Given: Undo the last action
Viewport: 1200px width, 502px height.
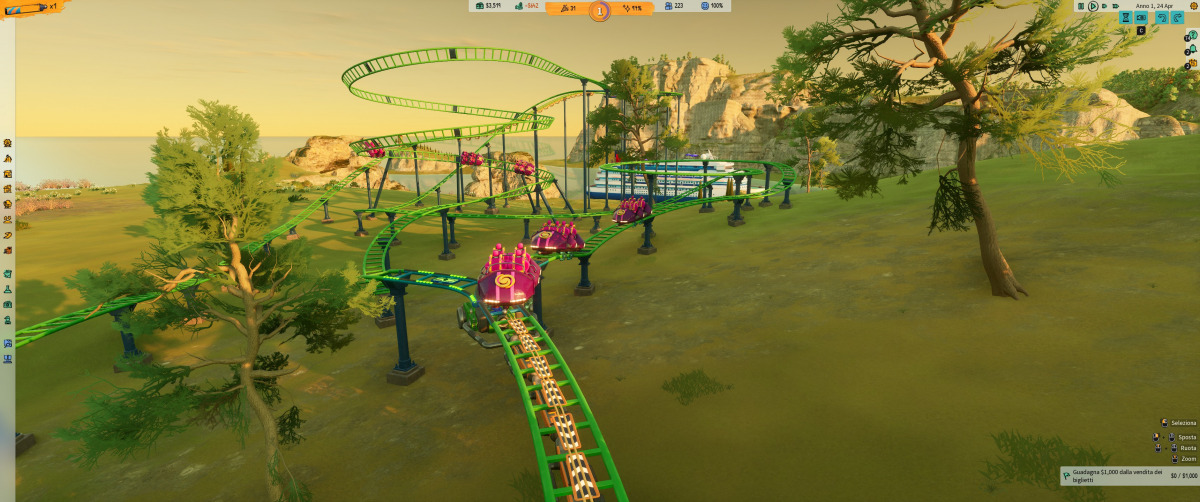Looking at the screenshot, I should (x=1162, y=18).
